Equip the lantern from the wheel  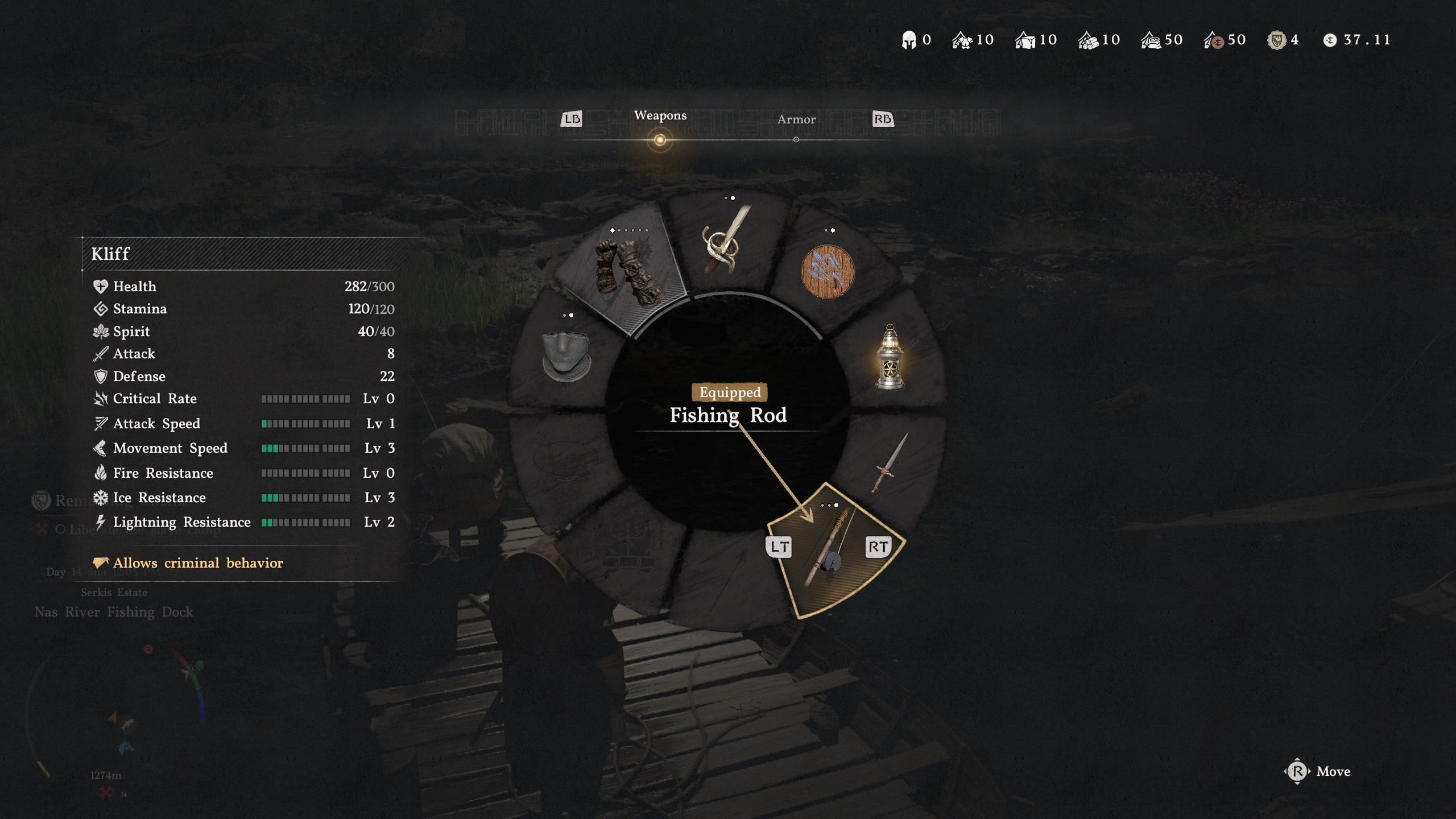890,357
